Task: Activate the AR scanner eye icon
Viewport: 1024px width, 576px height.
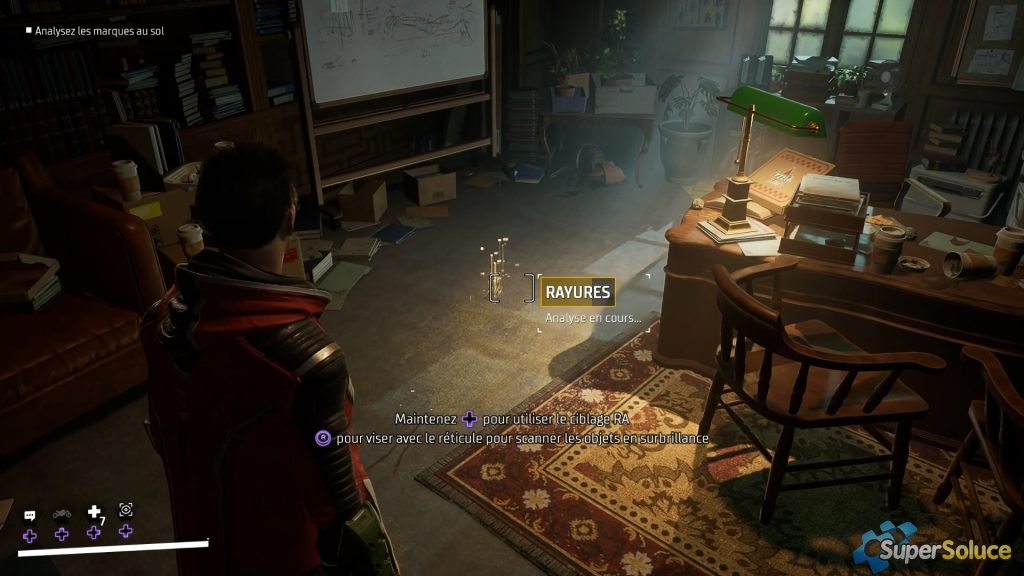Action: point(126,510)
